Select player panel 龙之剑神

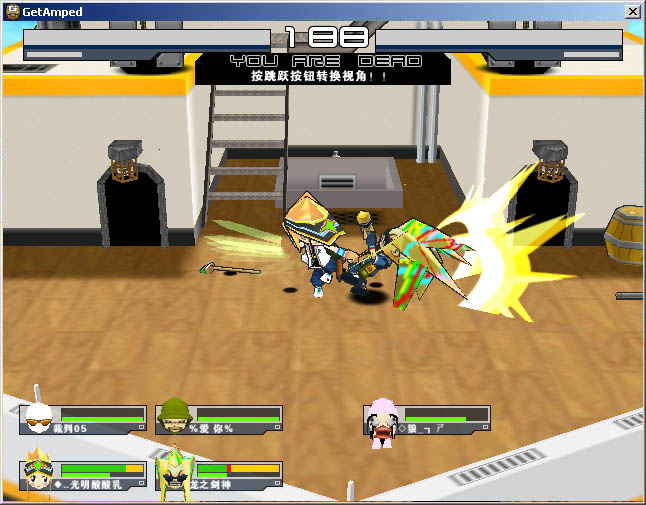[x=220, y=475]
